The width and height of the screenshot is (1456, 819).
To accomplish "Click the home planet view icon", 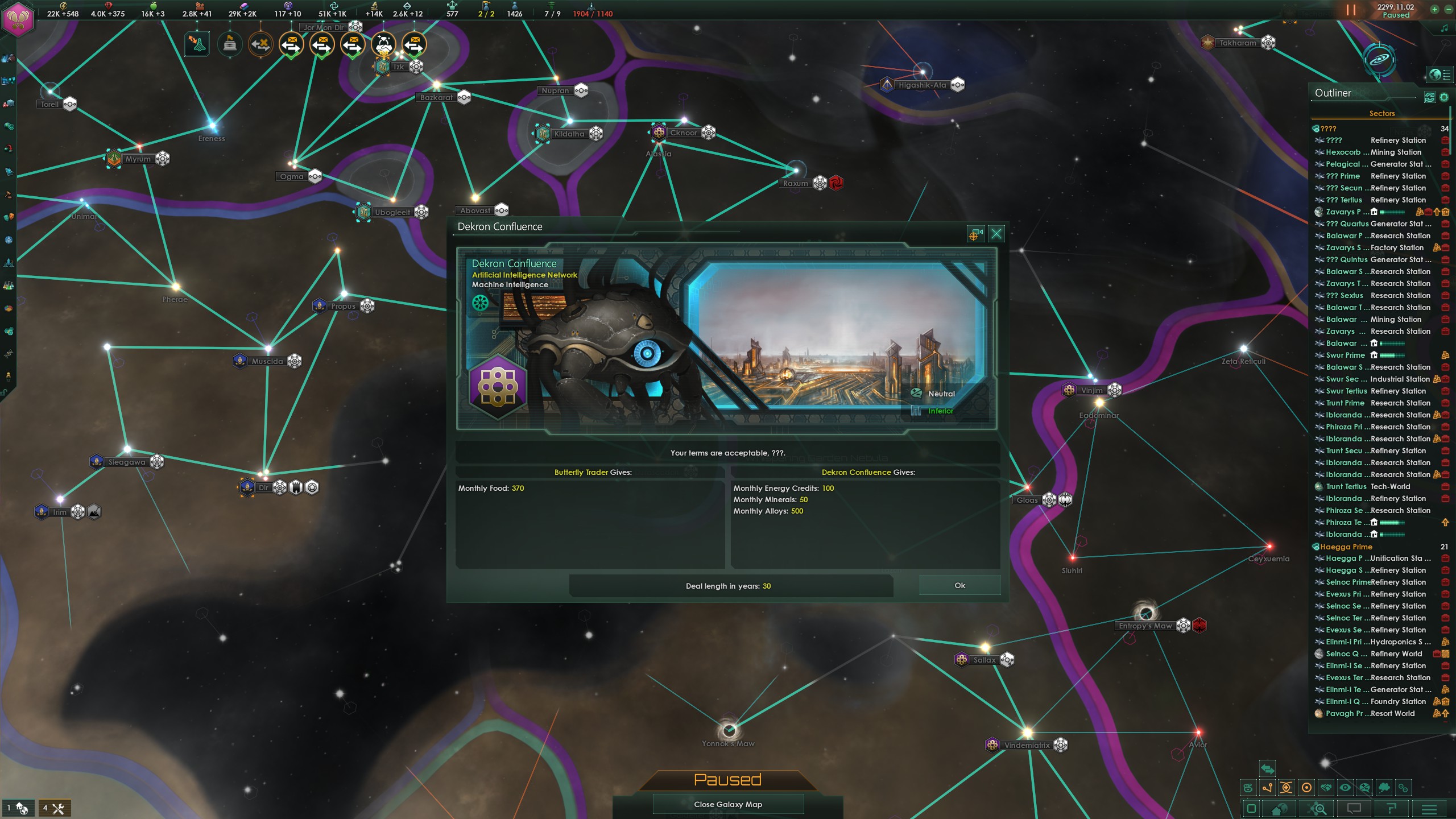I will click(x=1279, y=810).
